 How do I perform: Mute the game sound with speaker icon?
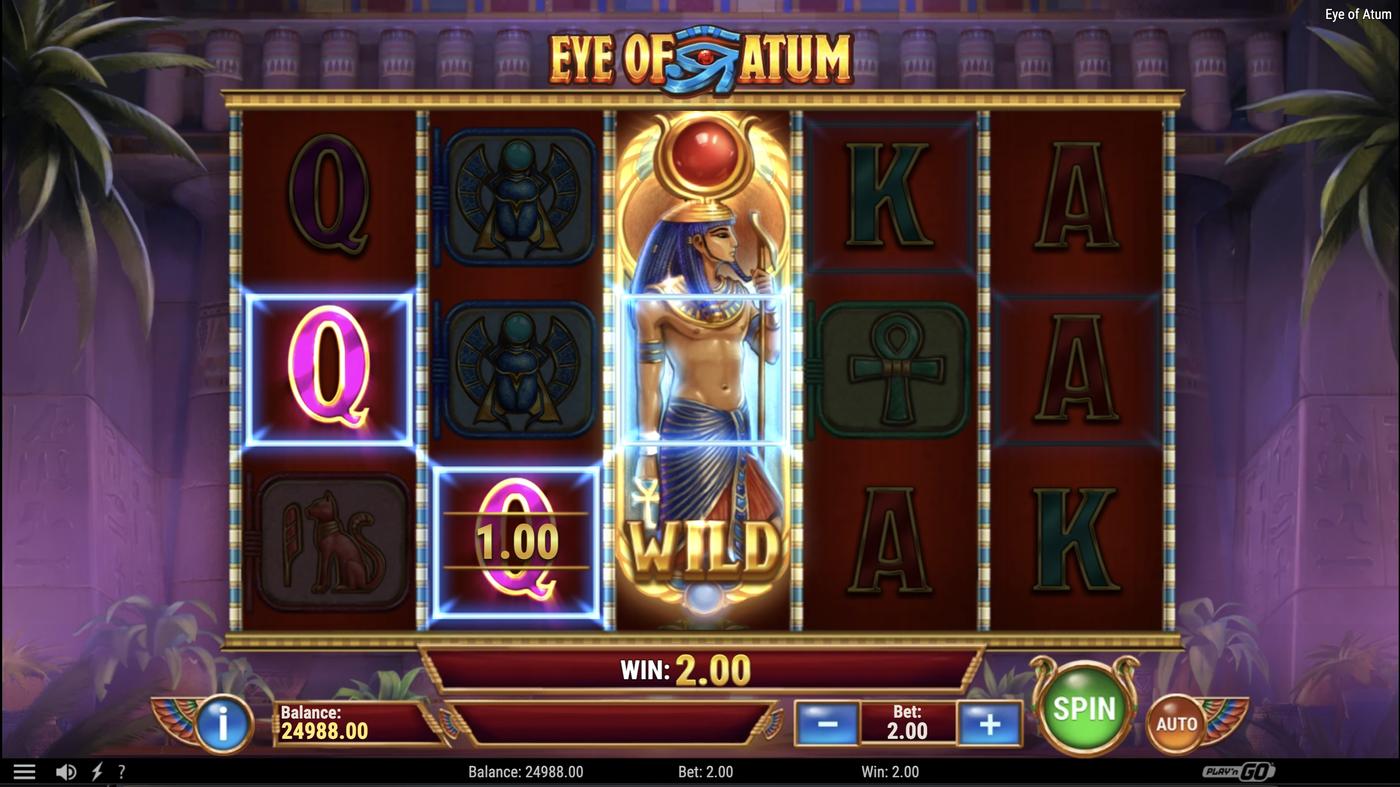(x=65, y=770)
